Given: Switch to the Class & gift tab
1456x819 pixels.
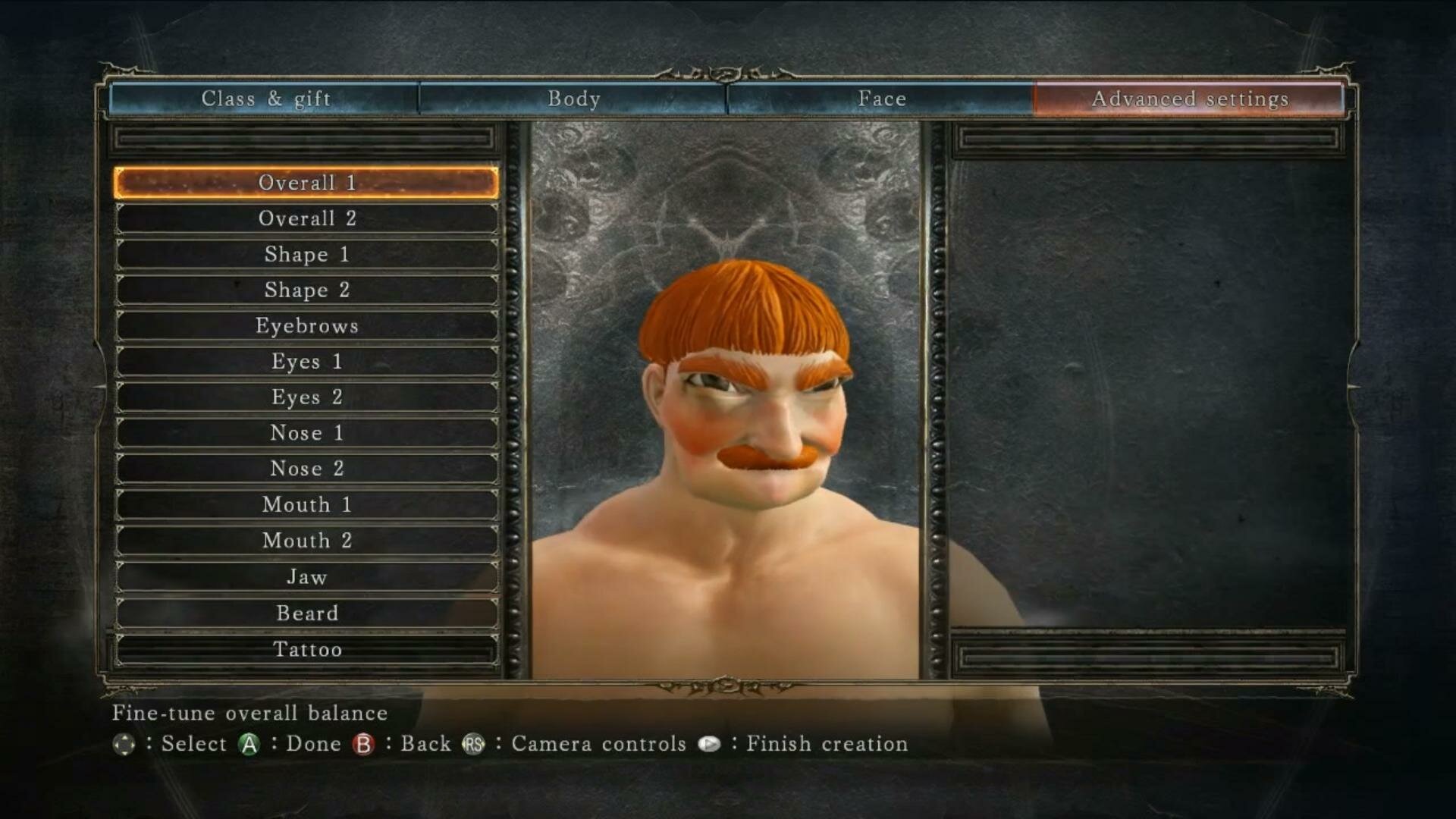Looking at the screenshot, I should coord(265,99).
